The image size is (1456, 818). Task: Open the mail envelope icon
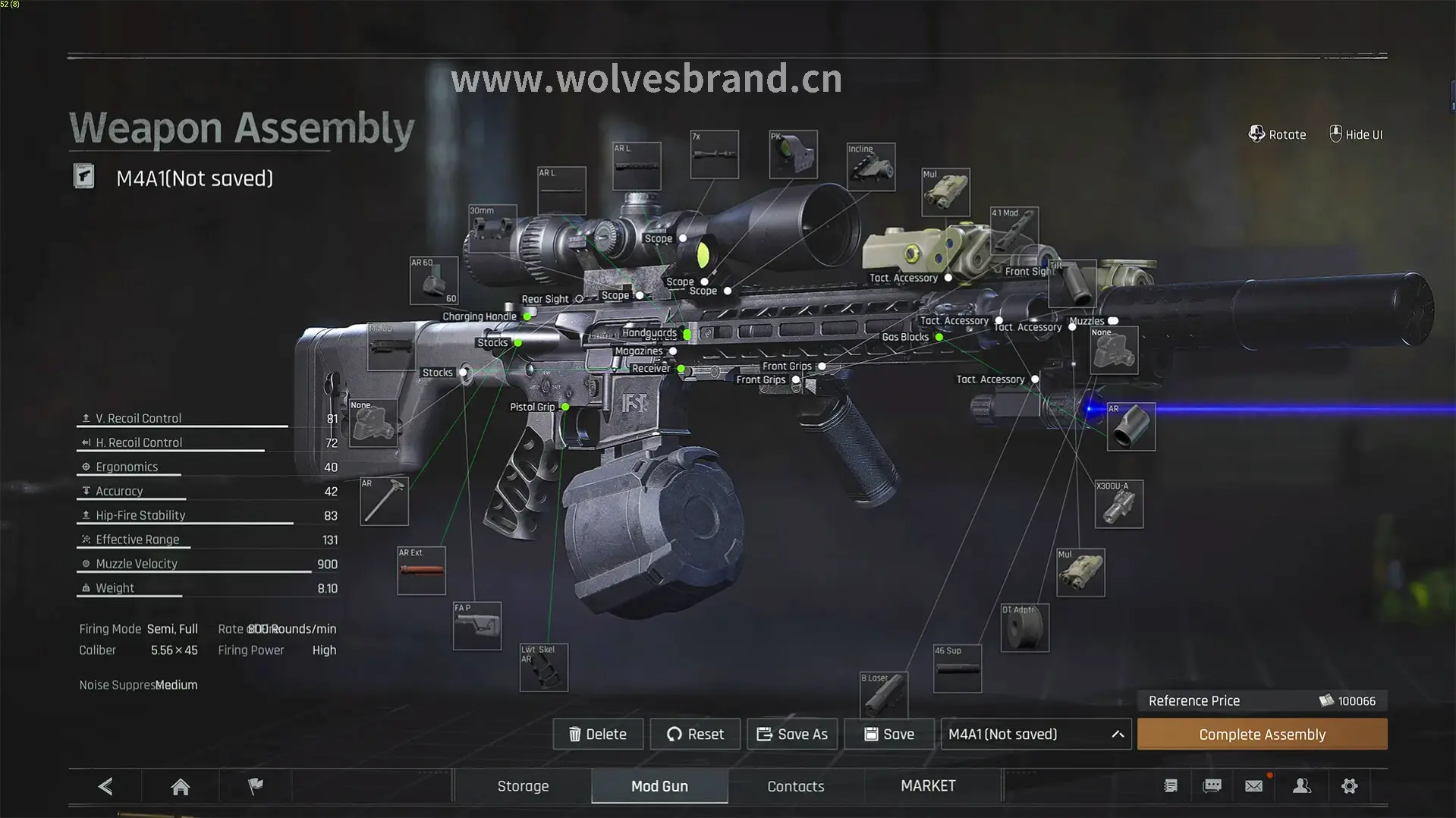pos(1253,786)
